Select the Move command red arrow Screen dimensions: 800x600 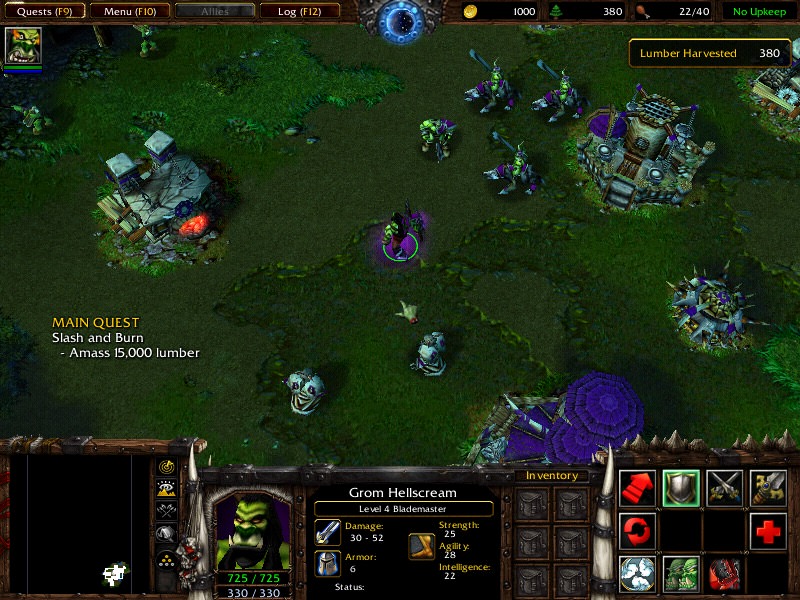pos(638,487)
